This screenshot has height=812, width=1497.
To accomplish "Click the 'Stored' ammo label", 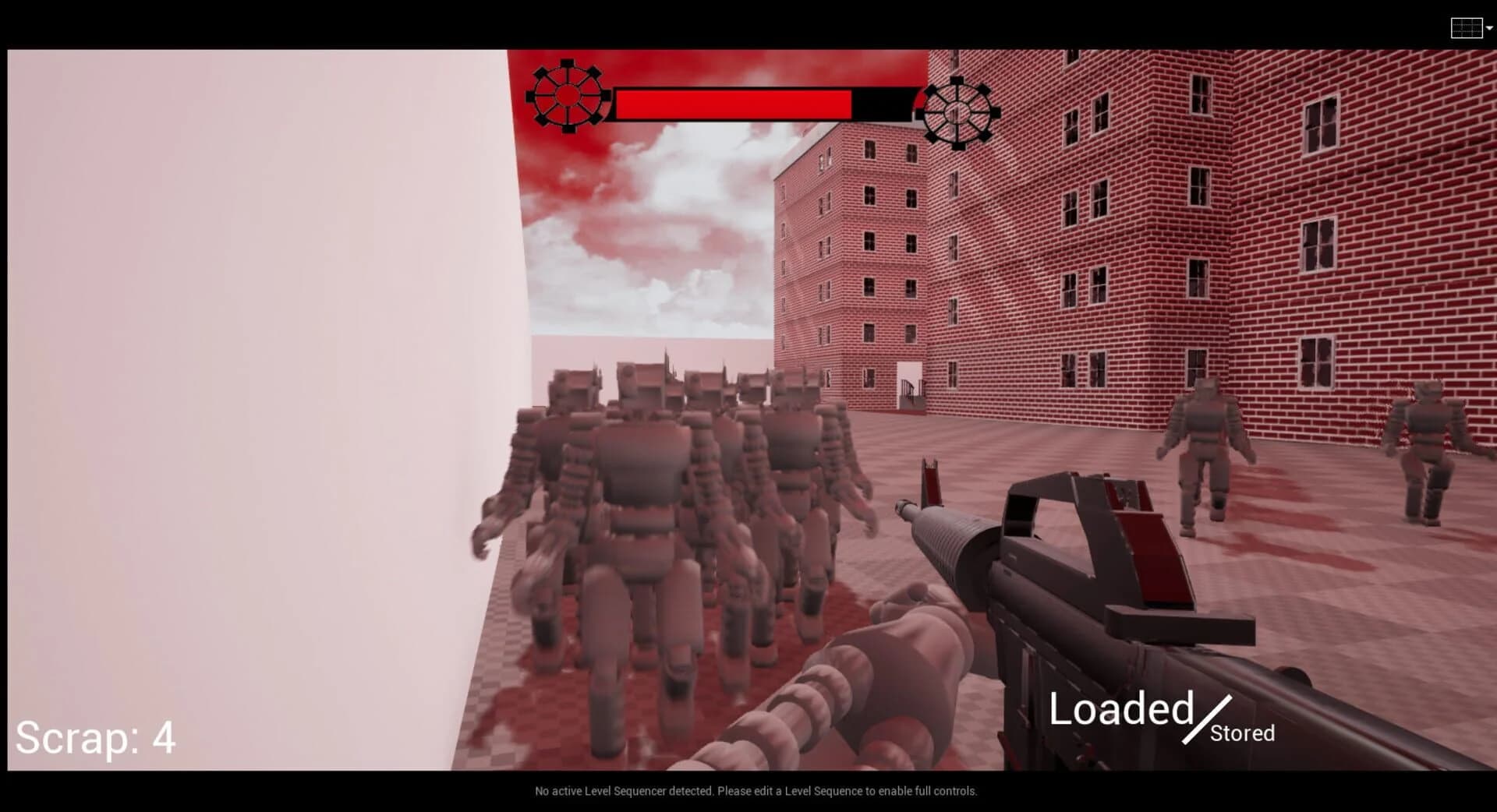I will (x=1243, y=733).
